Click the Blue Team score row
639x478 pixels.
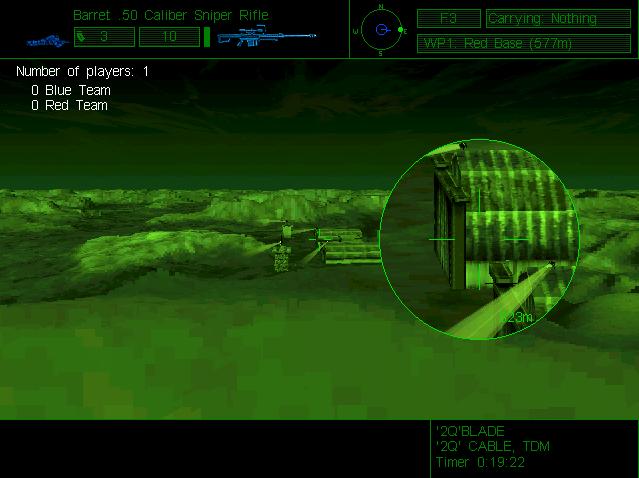(71, 90)
